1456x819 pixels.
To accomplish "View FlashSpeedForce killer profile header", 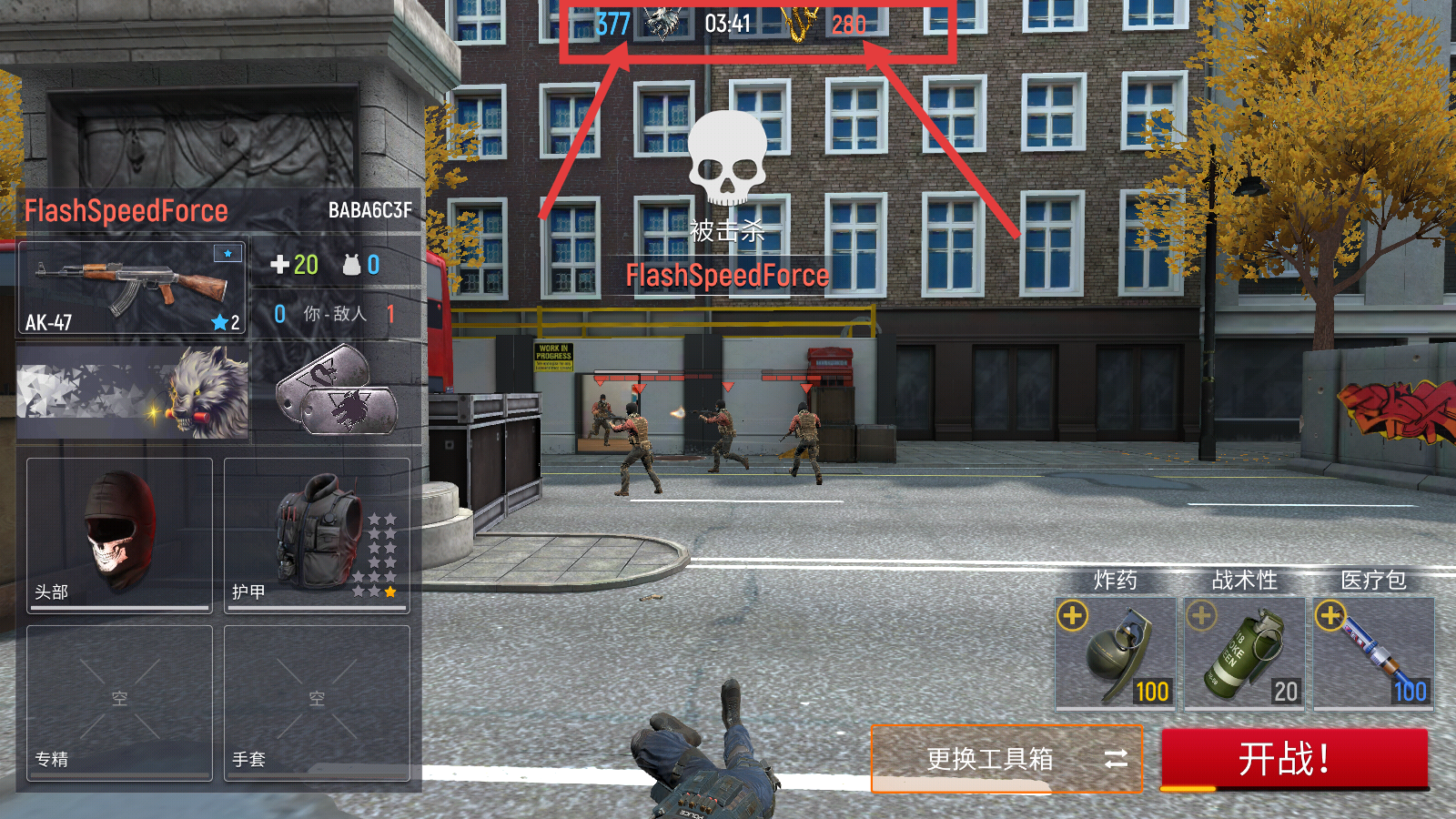I will [x=218, y=211].
